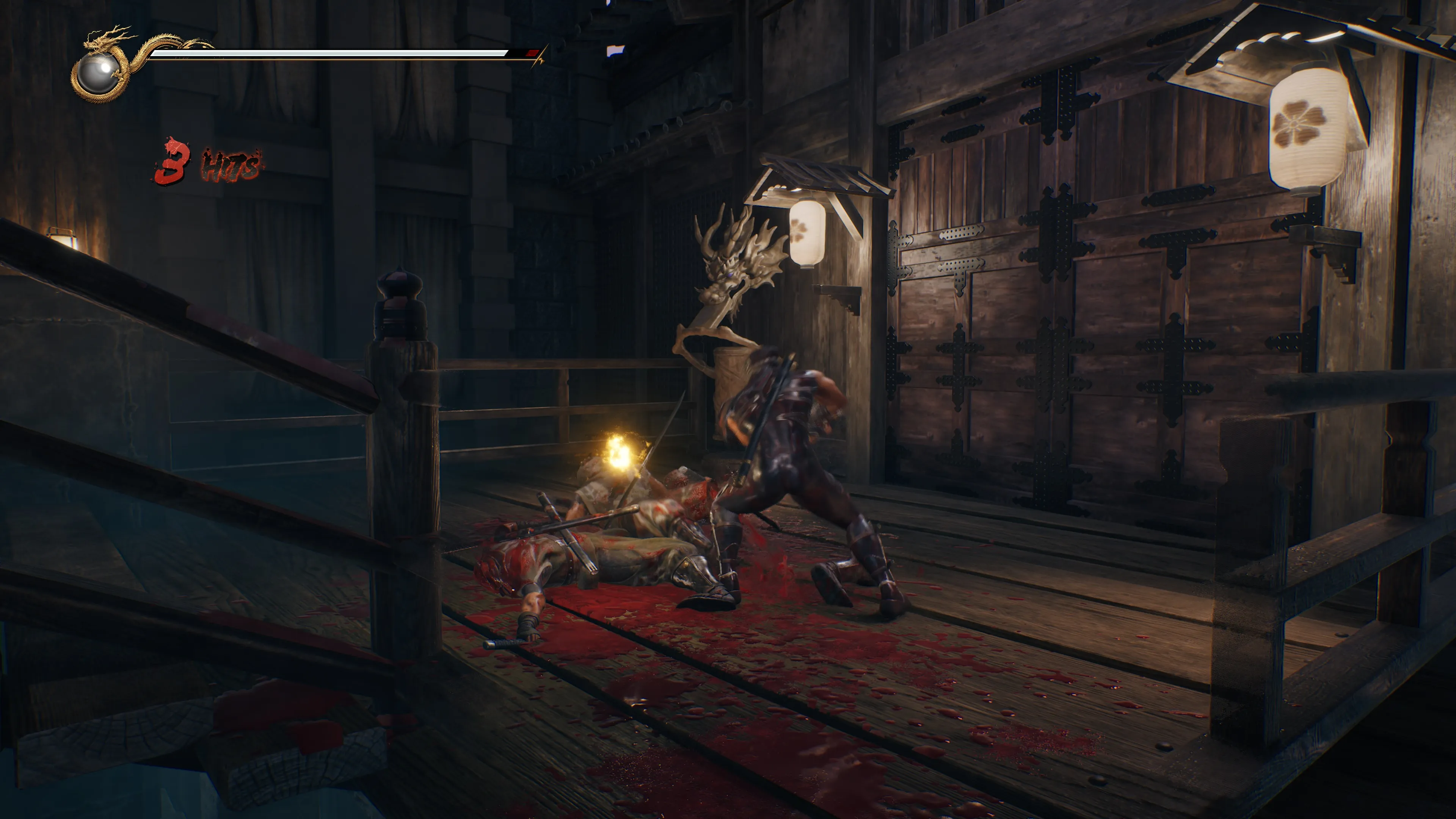
Task: Click the golden dragon orb emblem
Action: [x=98, y=72]
